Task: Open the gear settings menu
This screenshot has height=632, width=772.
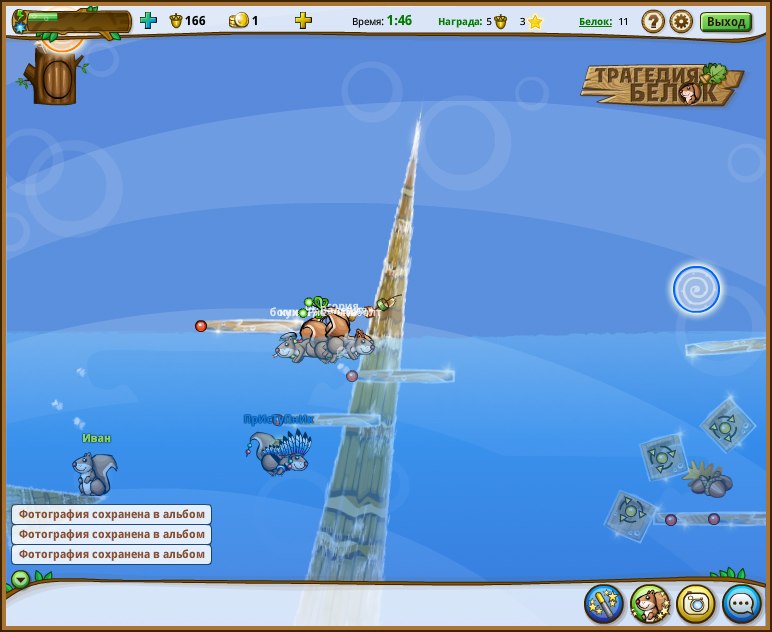Action: 681,21
